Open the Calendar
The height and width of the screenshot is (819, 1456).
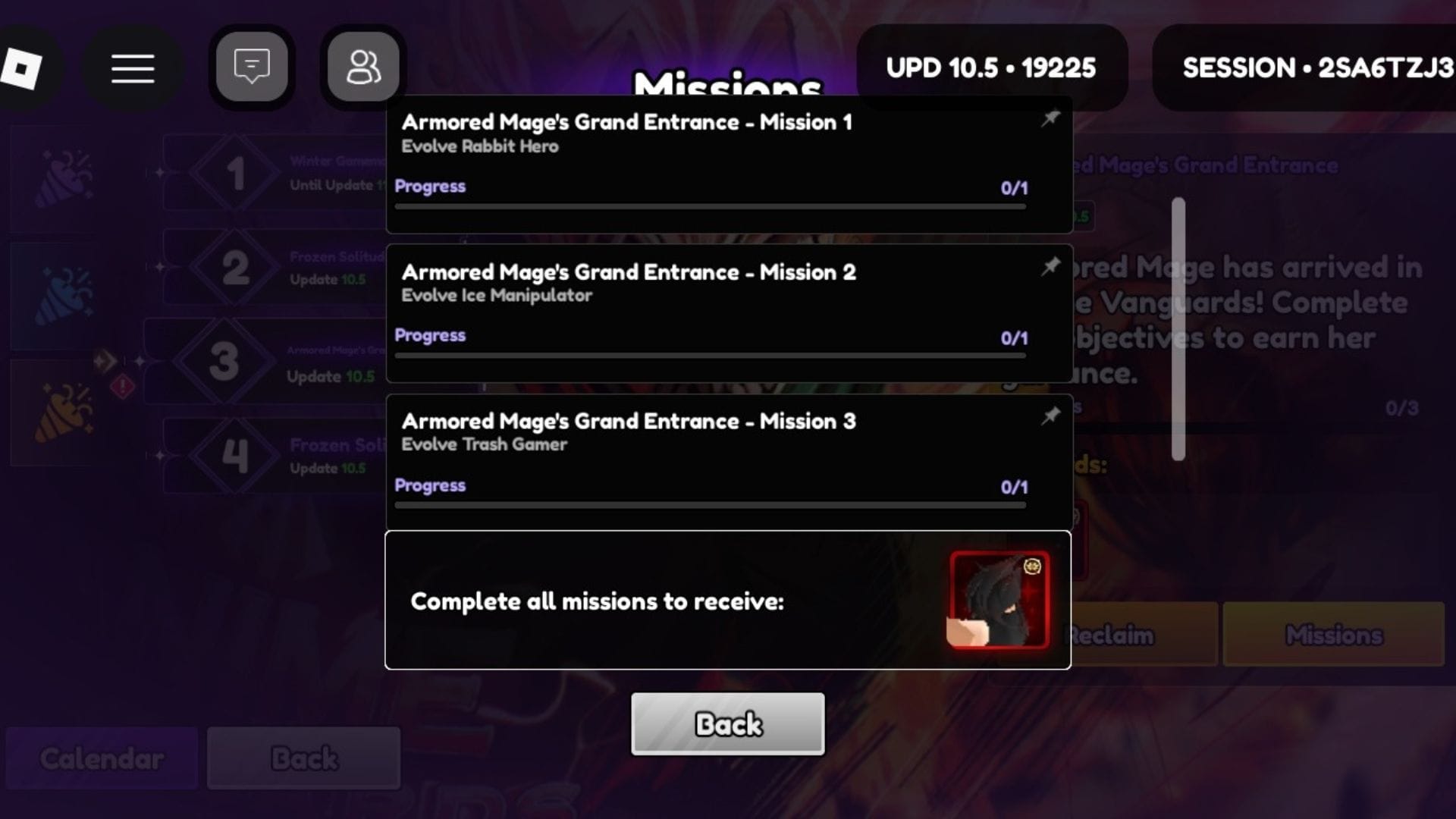[x=101, y=758]
